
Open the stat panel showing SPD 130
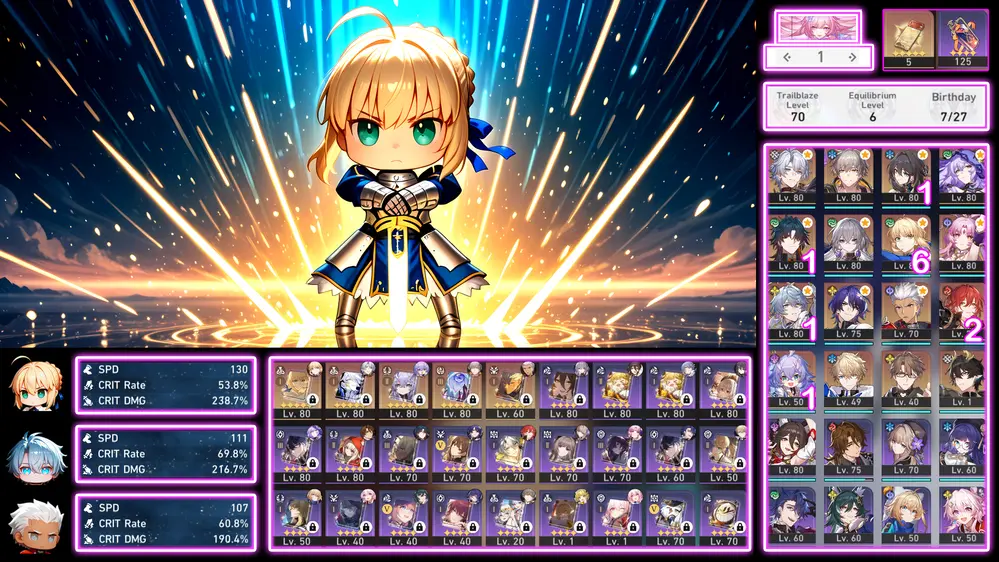pos(165,385)
